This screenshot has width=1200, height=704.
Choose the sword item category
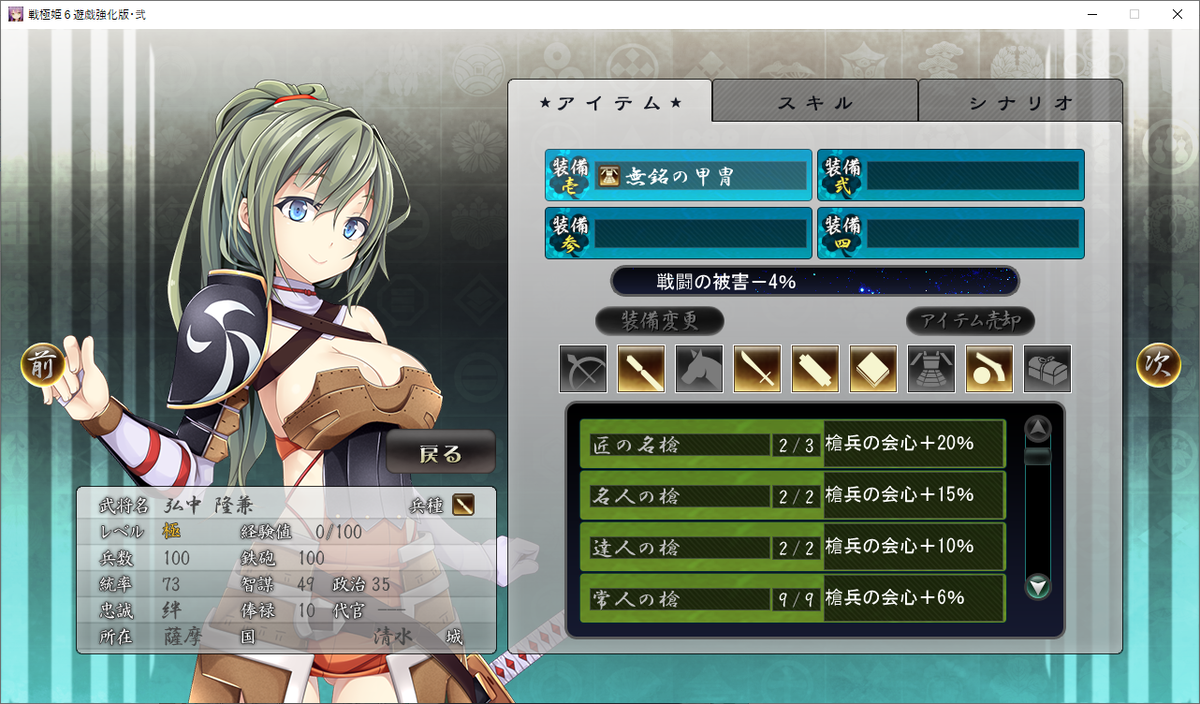758,369
